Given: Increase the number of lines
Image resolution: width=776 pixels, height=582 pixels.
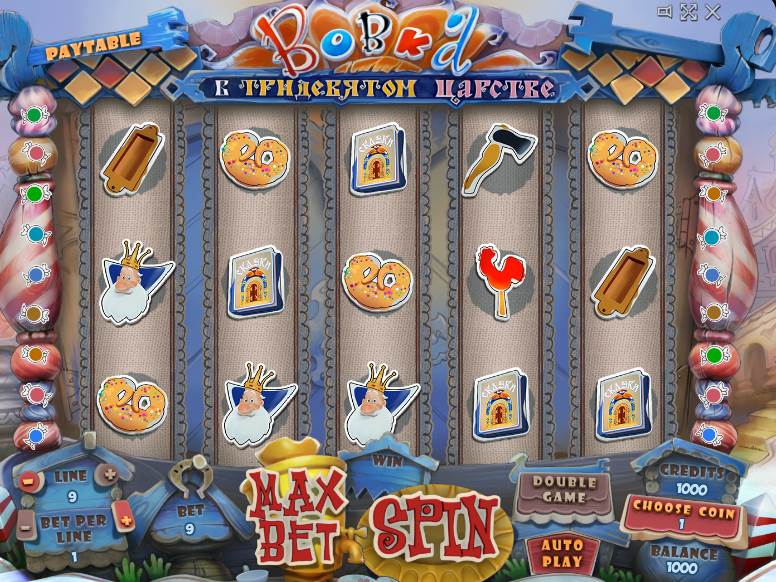Looking at the screenshot, I should click(110, 474).
